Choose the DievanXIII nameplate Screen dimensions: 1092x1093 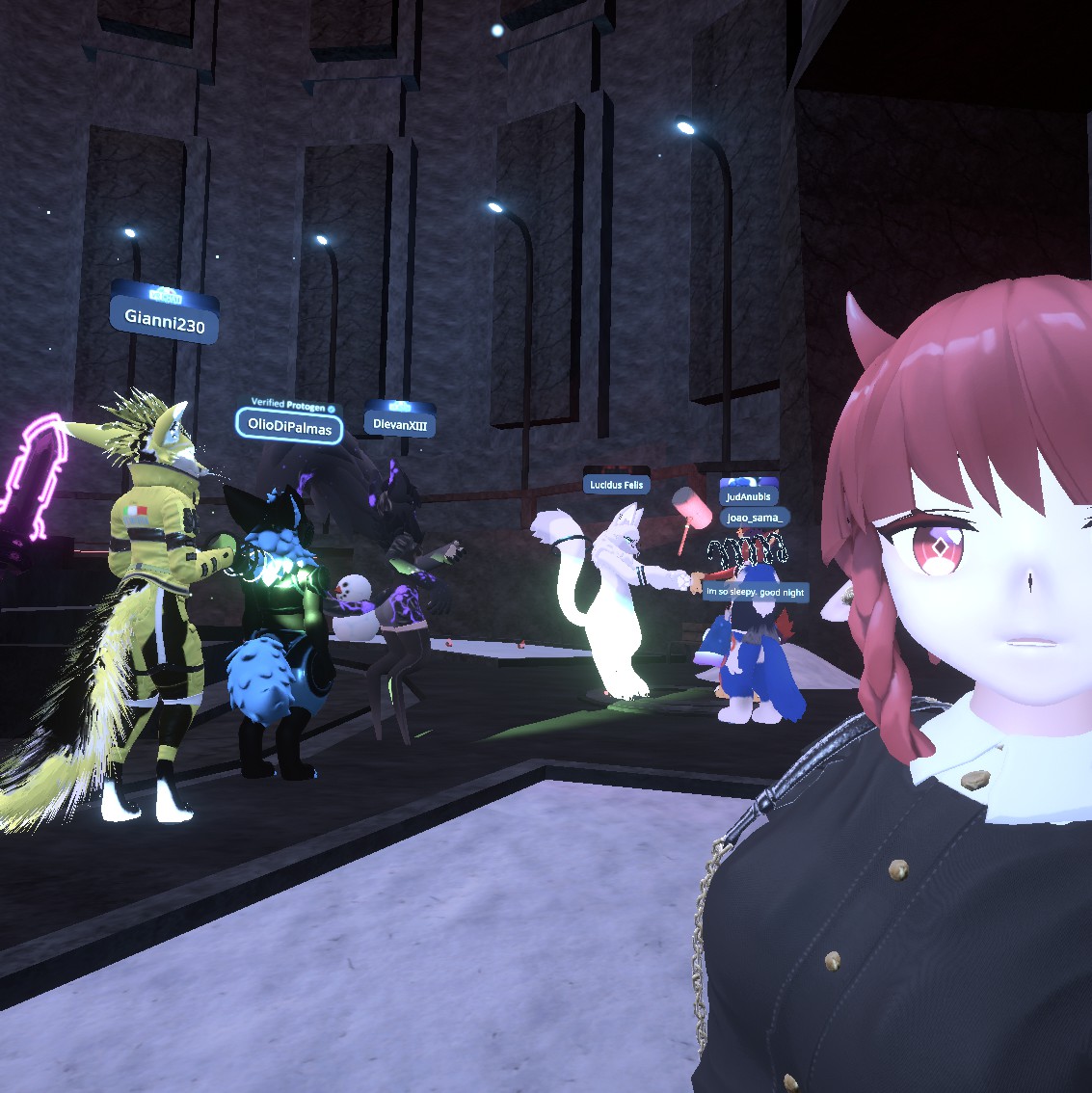(x=400, y=423)
